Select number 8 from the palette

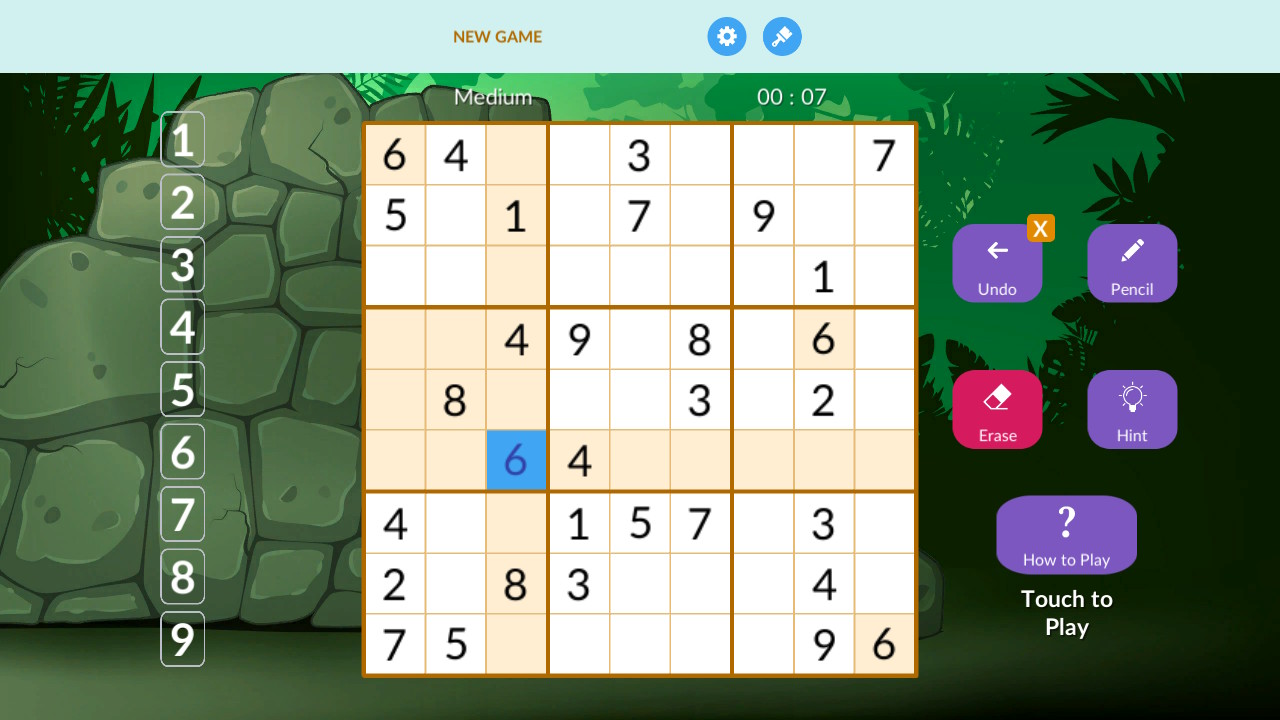[x=182, y=577]
